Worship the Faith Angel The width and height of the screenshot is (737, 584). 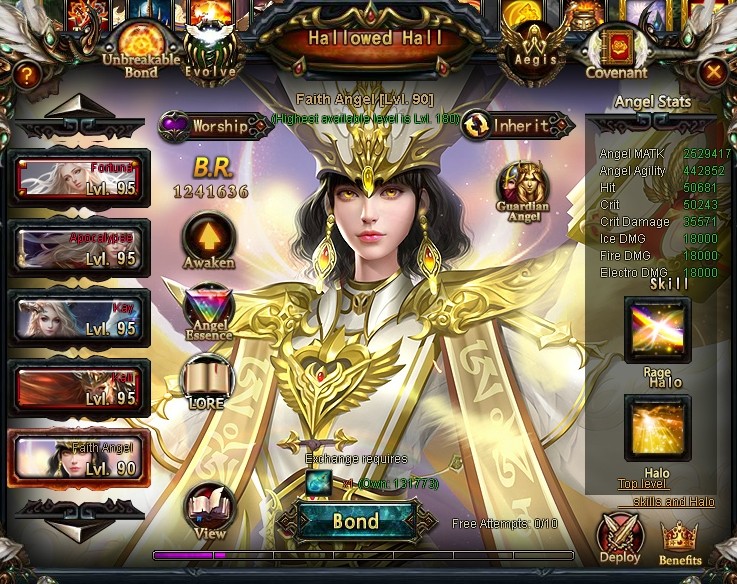(215, 126)
